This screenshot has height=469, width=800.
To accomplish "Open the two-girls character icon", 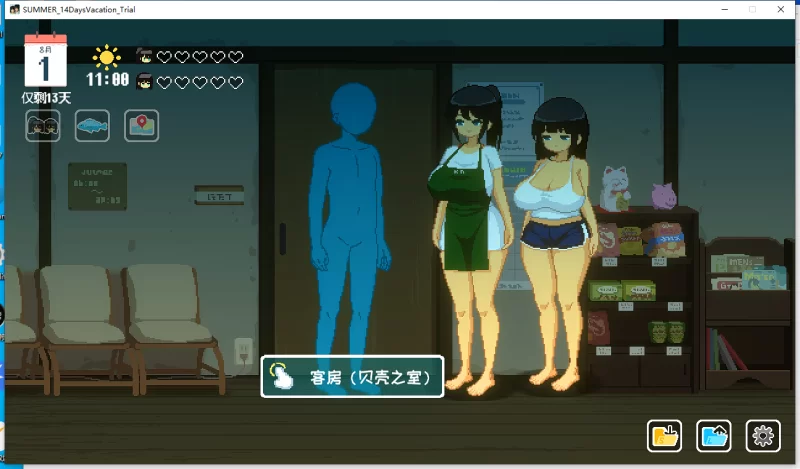I will pyautogui.click(x=43, y=126).
